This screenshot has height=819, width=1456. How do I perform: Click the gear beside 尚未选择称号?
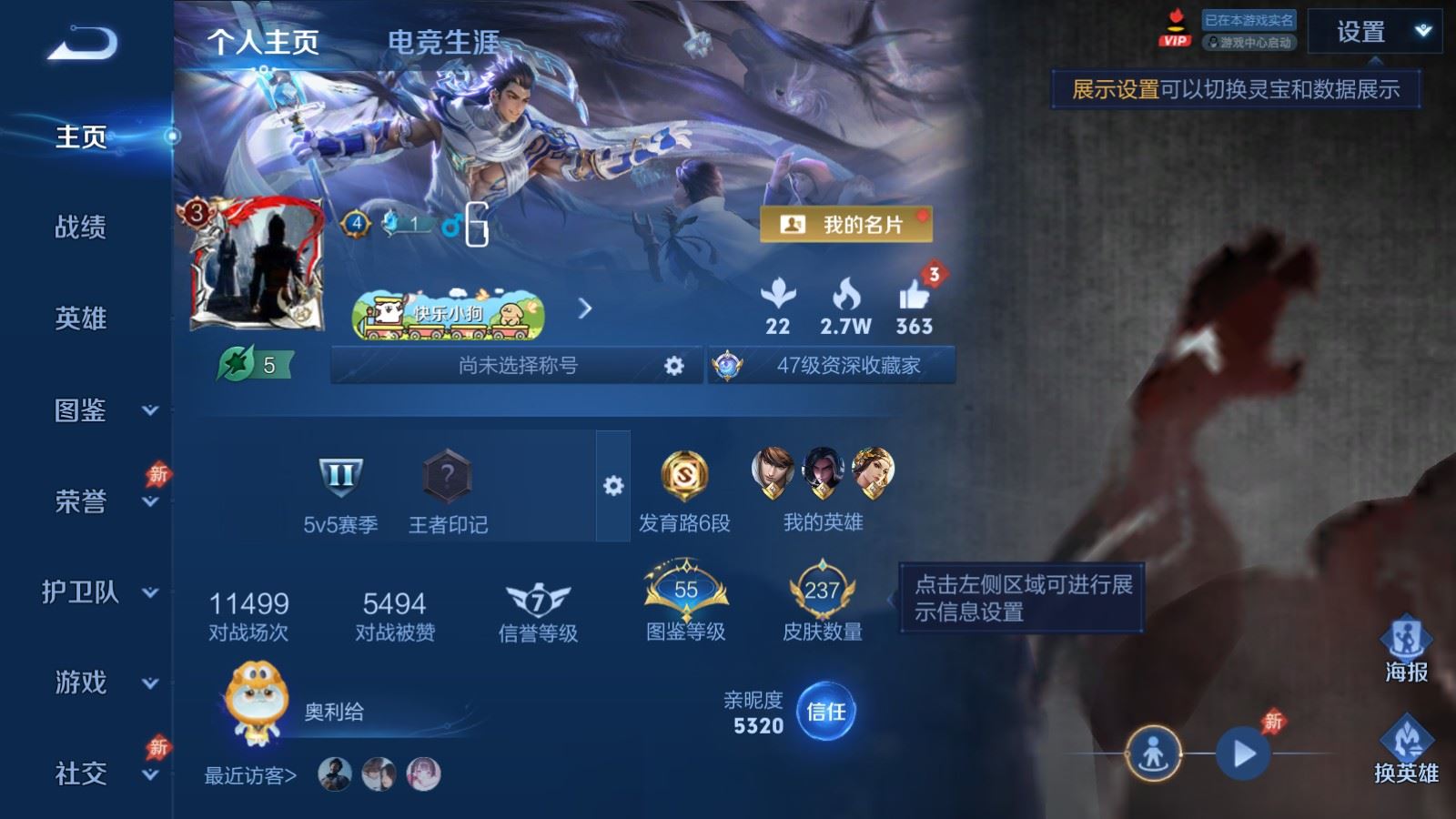coord(673,367)
